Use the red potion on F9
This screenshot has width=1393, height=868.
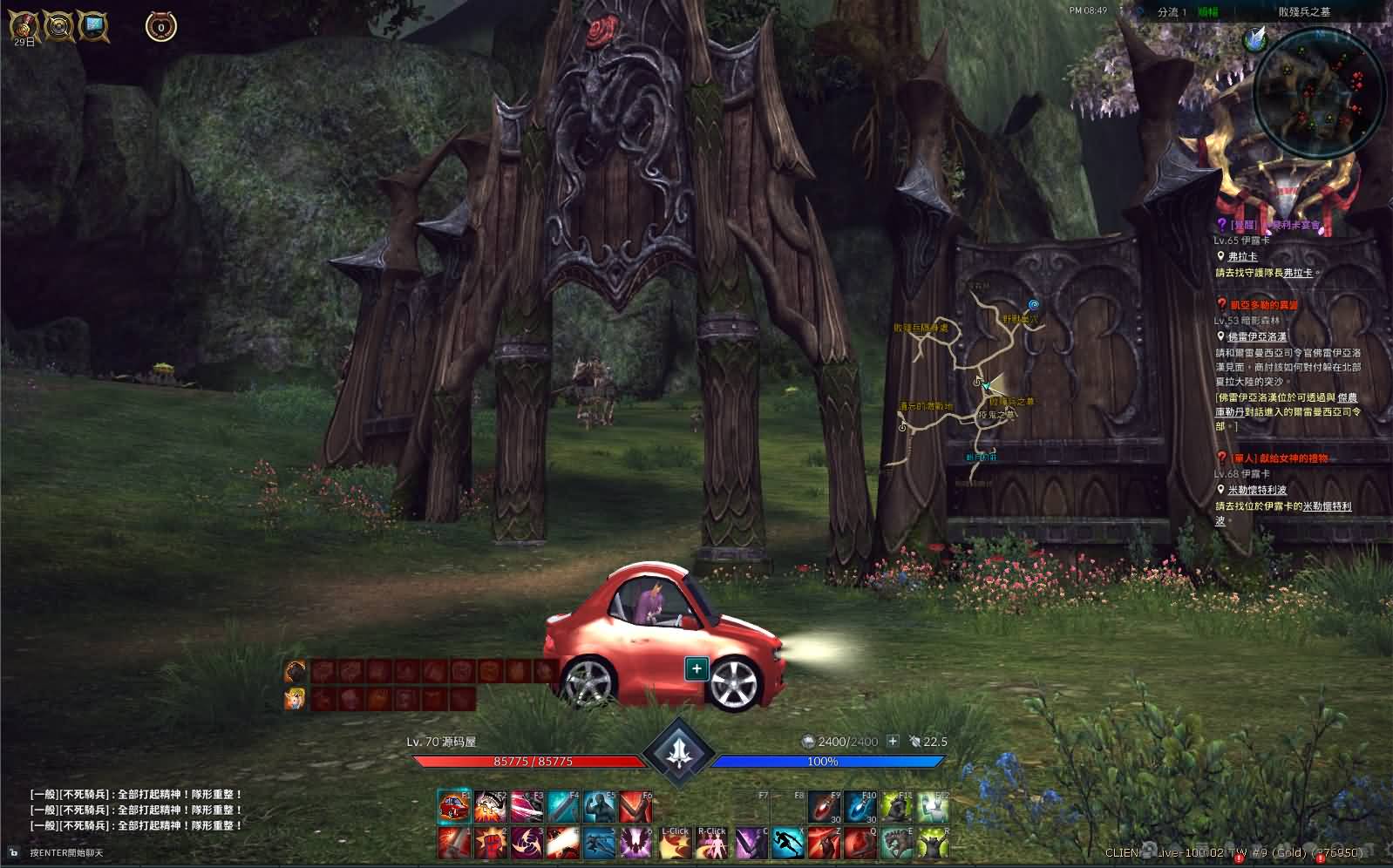click(824, 806)
